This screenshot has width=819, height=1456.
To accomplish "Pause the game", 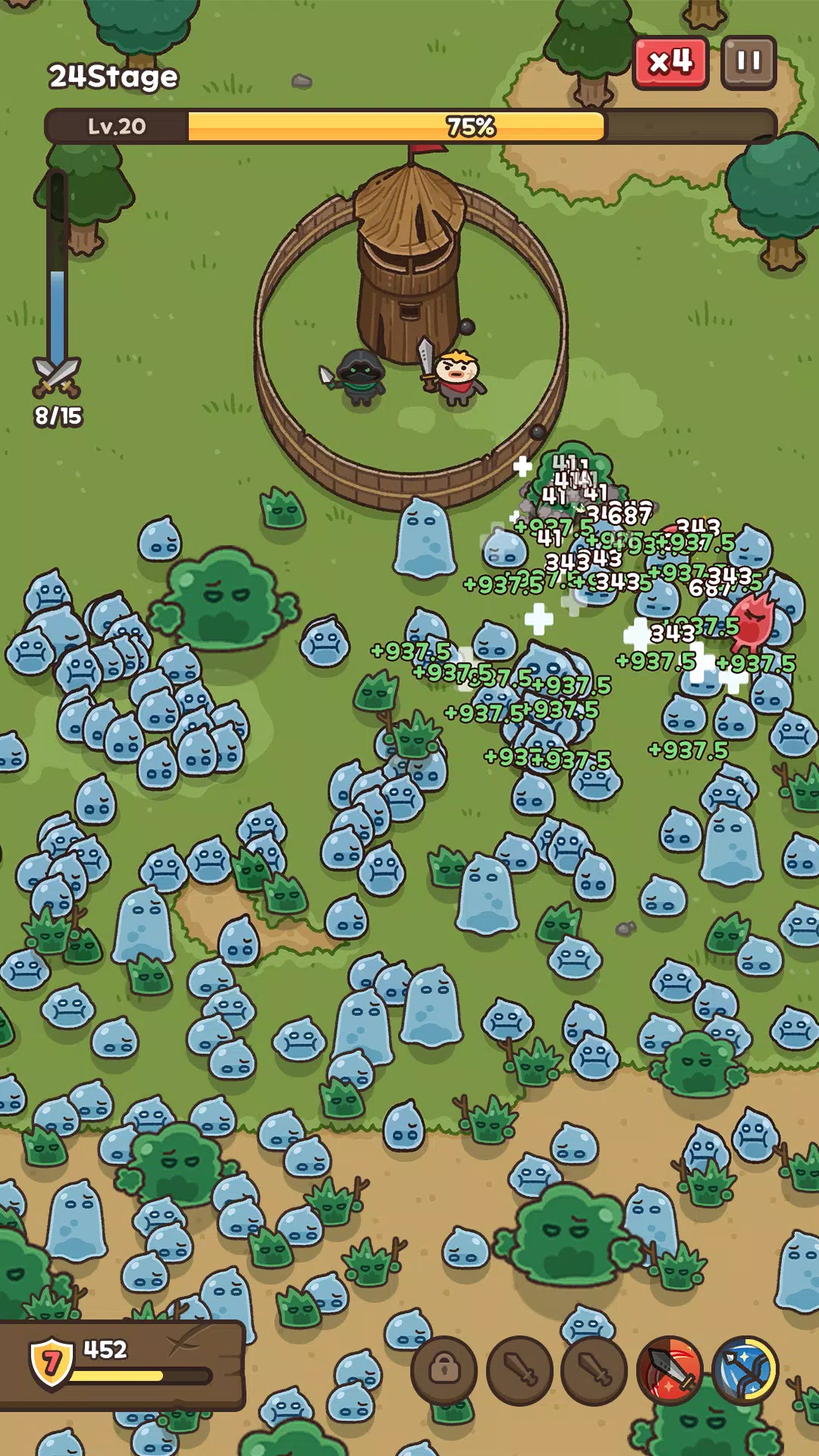I will [748, 62].
